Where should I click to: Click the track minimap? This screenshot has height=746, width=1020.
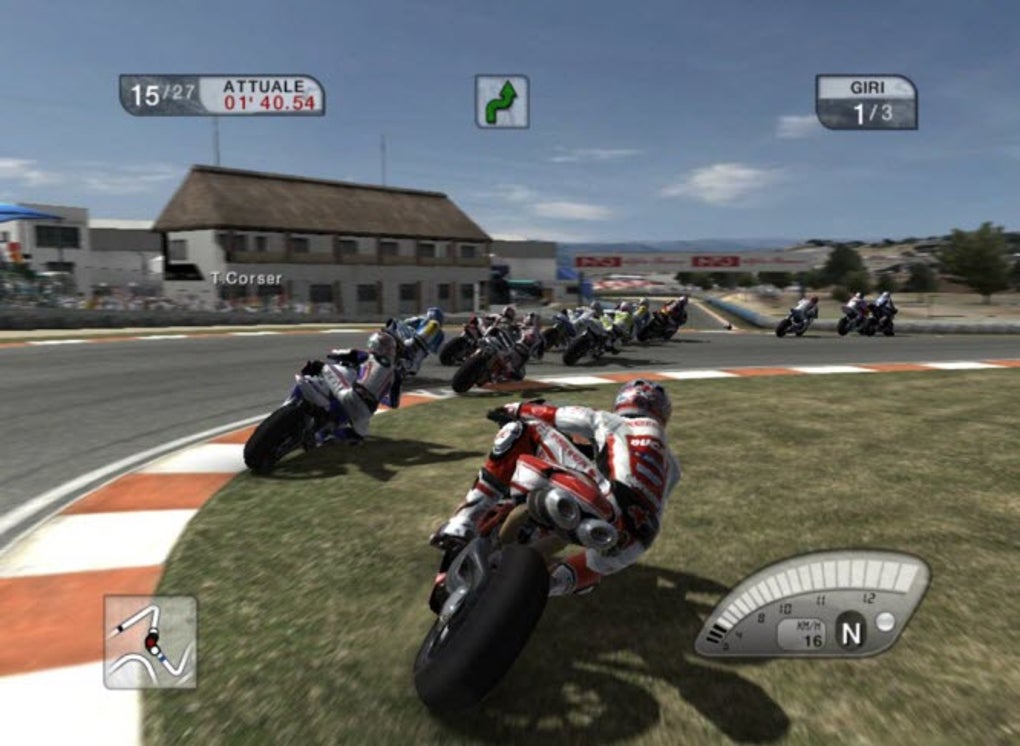pyautogui.click(x=150, y=642)
